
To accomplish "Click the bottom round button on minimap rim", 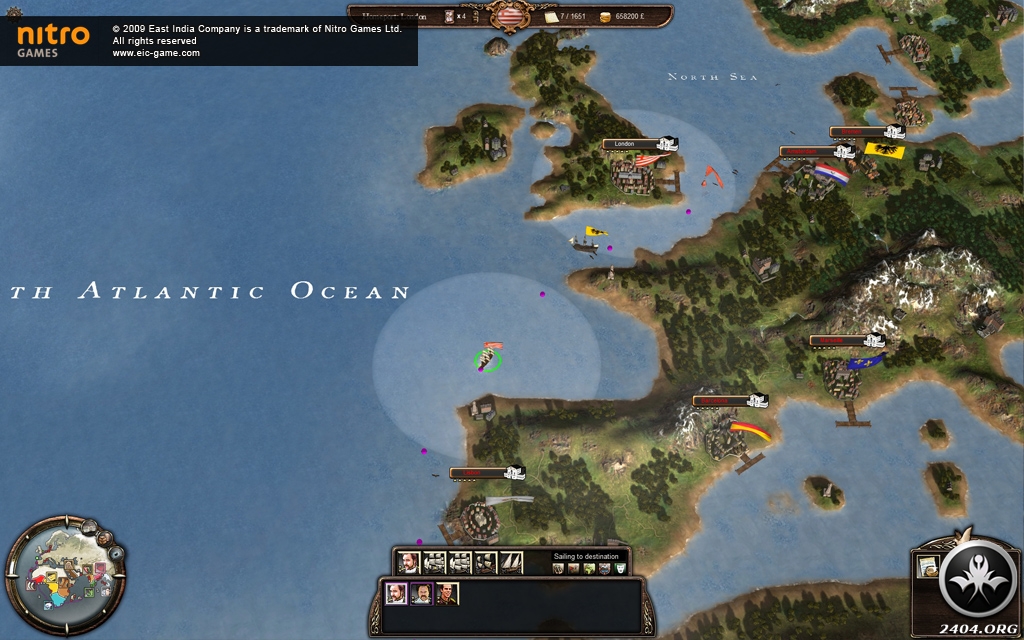I will pos(118,553).
